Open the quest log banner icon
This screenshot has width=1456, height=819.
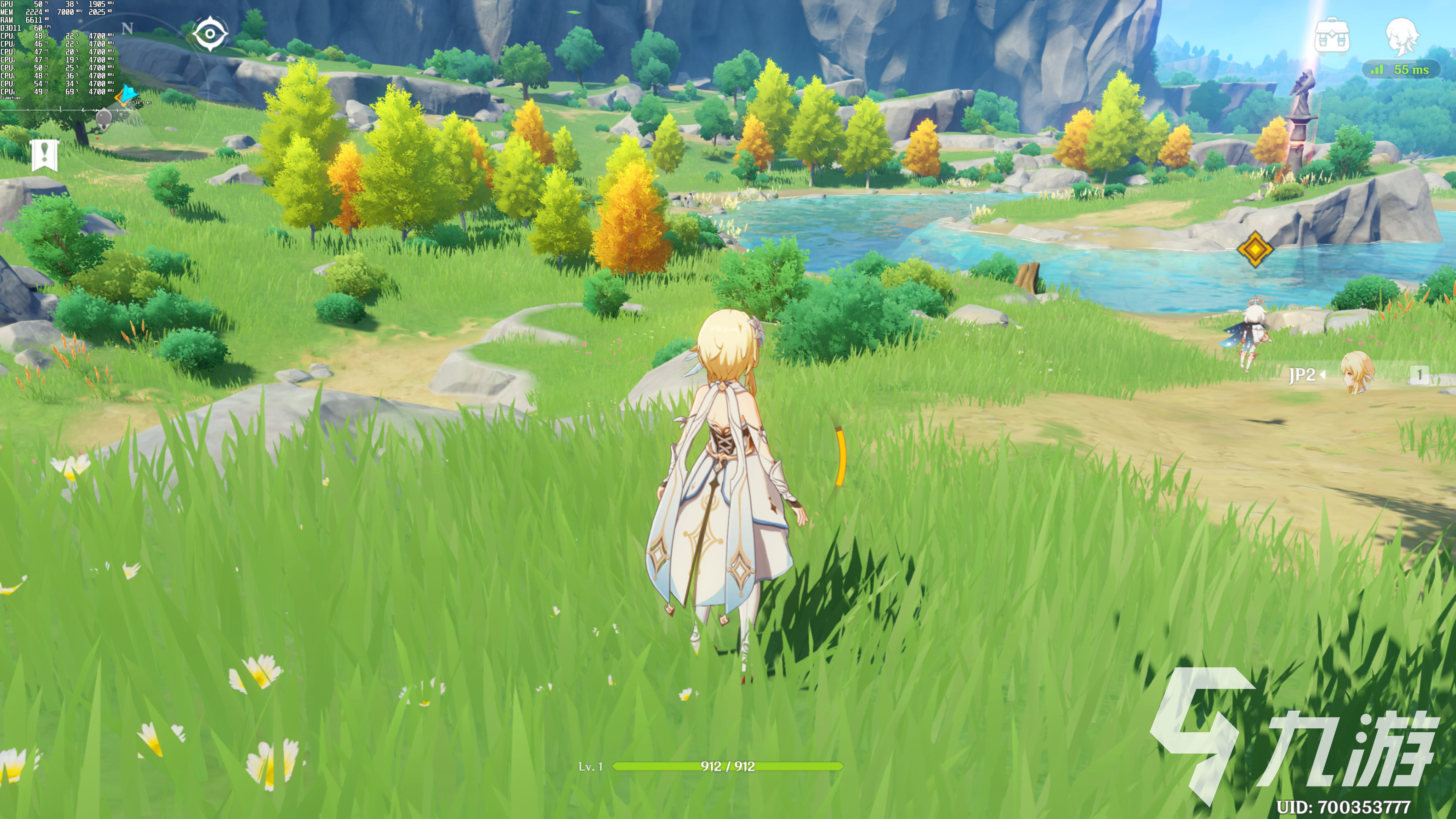click(x=45, y=154)
